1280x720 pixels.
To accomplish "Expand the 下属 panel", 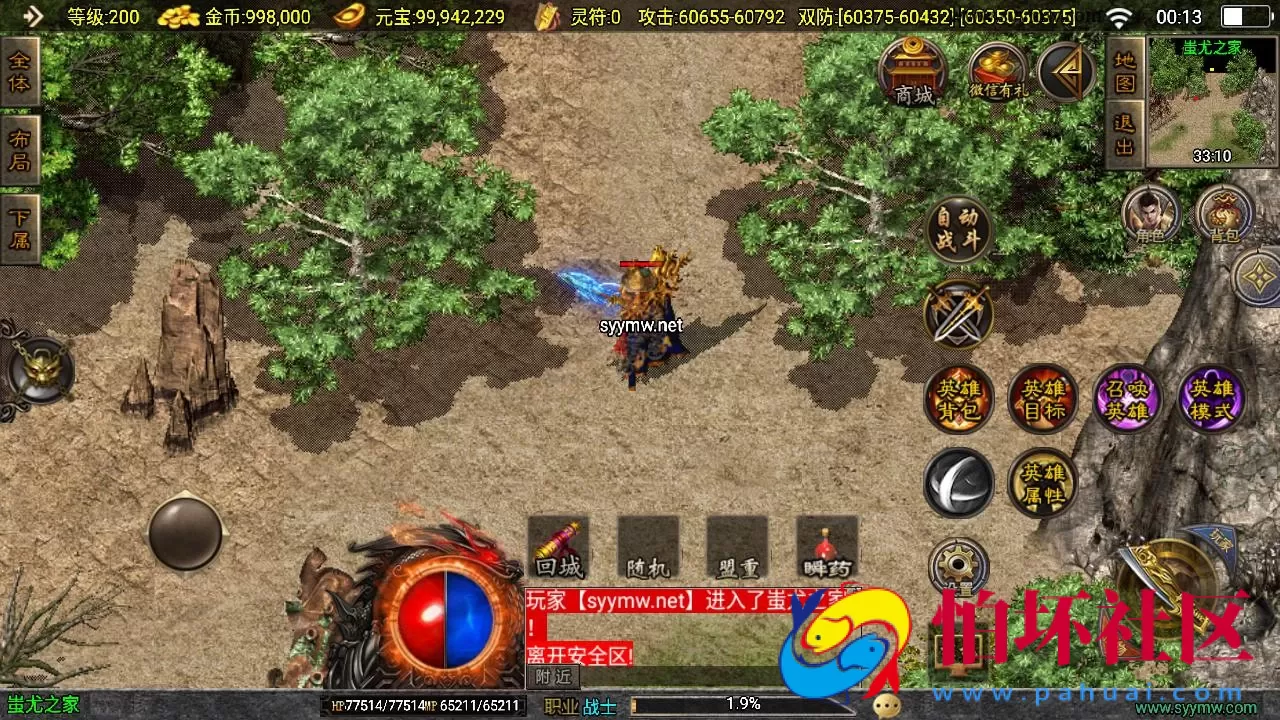I will [x=22, y=223].
